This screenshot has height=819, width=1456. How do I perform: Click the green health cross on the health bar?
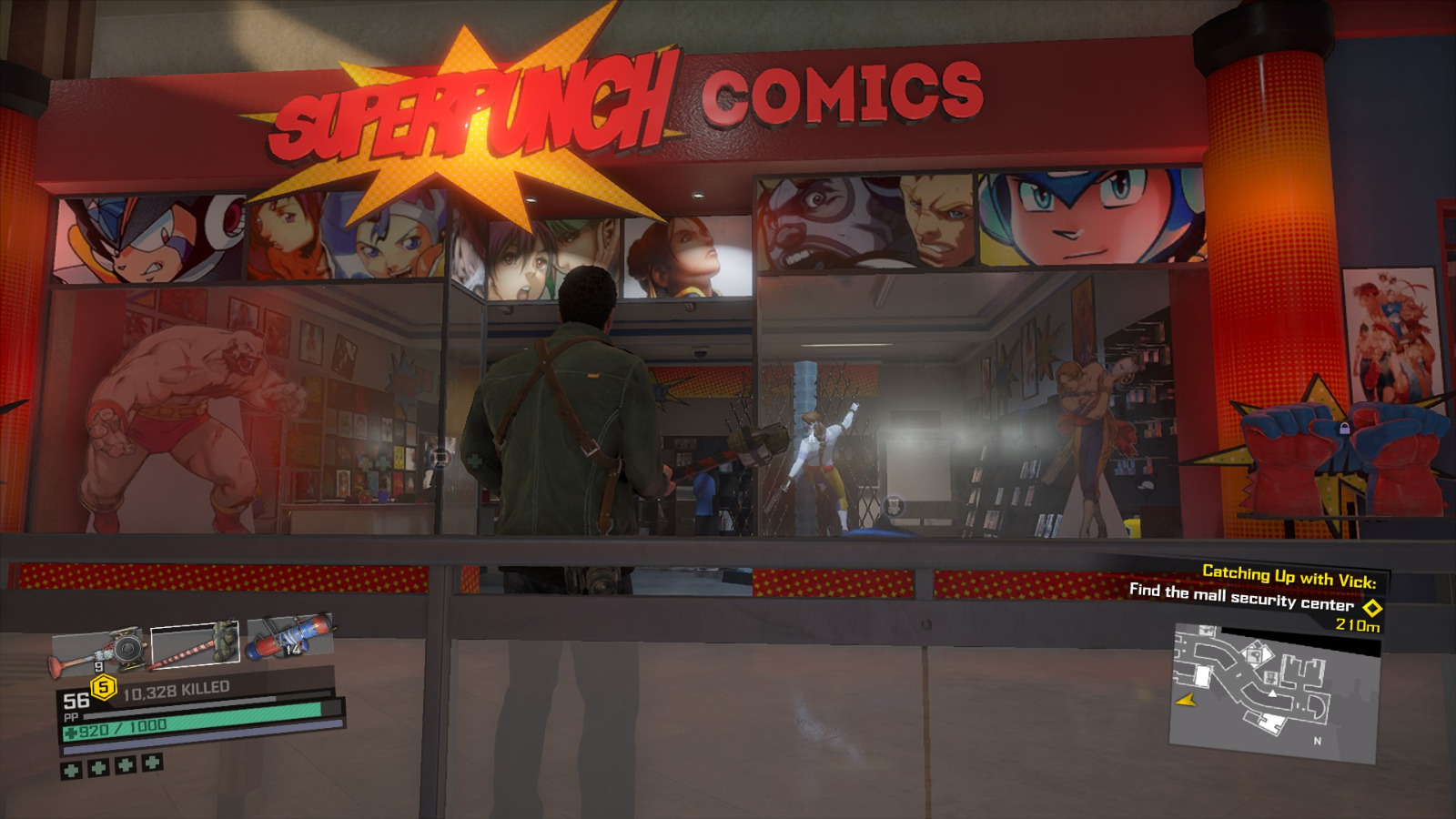70,732
